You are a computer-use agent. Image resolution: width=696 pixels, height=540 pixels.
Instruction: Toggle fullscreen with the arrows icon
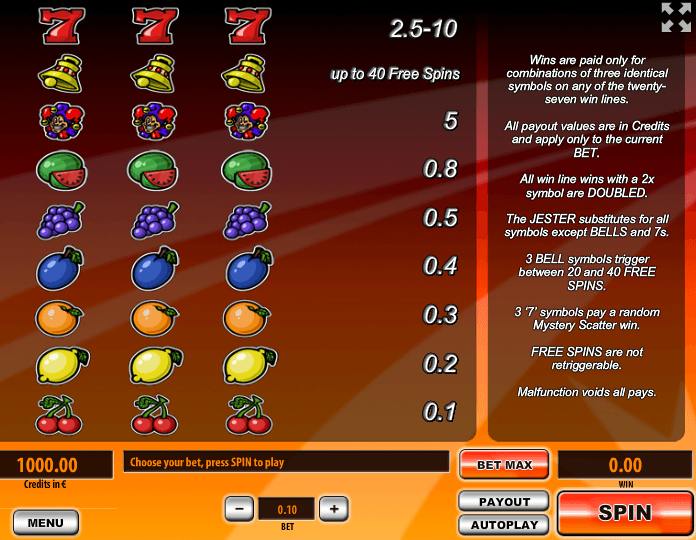pos(676,17)
